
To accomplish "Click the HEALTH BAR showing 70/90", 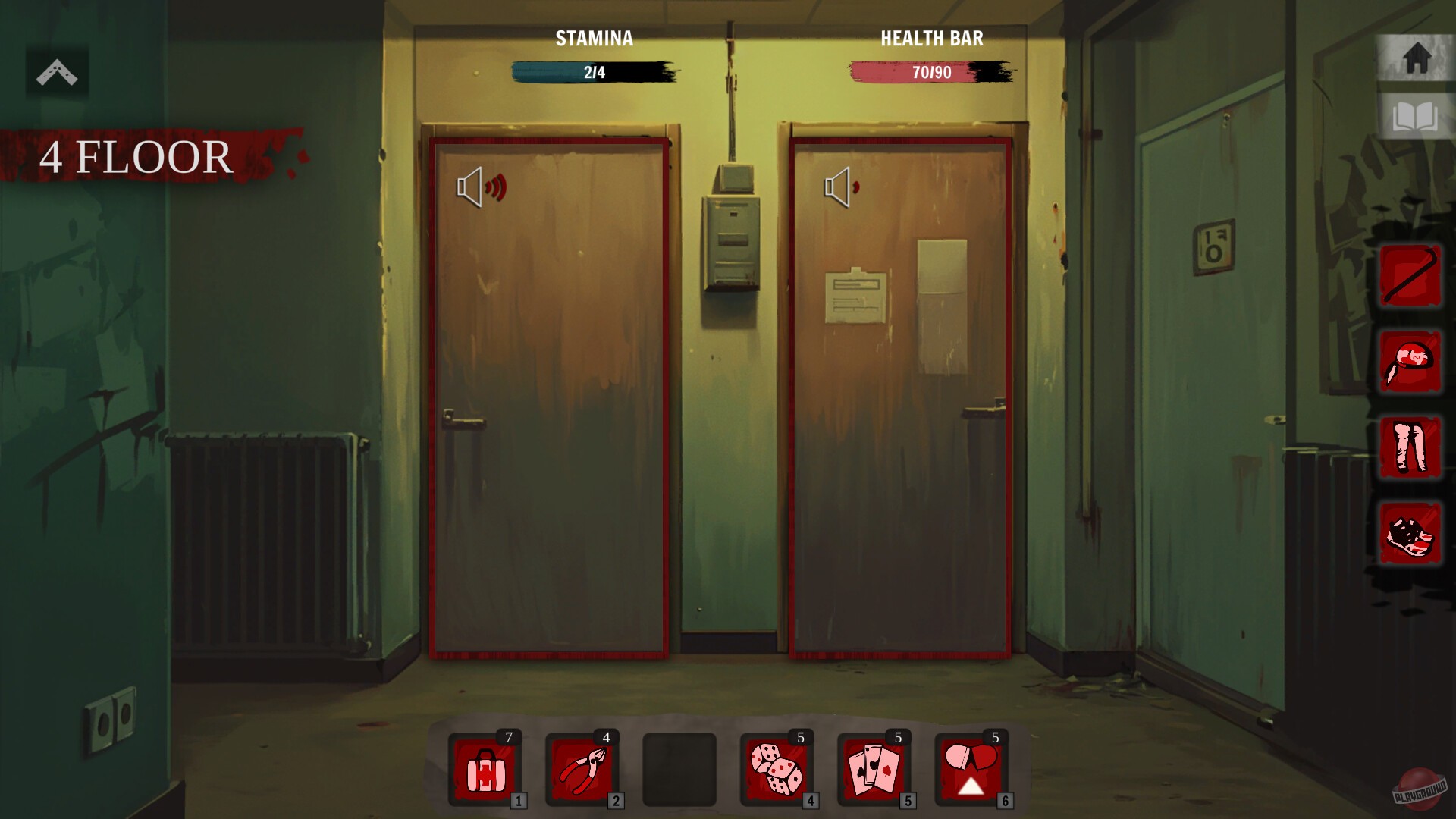I will pos(928,72).
